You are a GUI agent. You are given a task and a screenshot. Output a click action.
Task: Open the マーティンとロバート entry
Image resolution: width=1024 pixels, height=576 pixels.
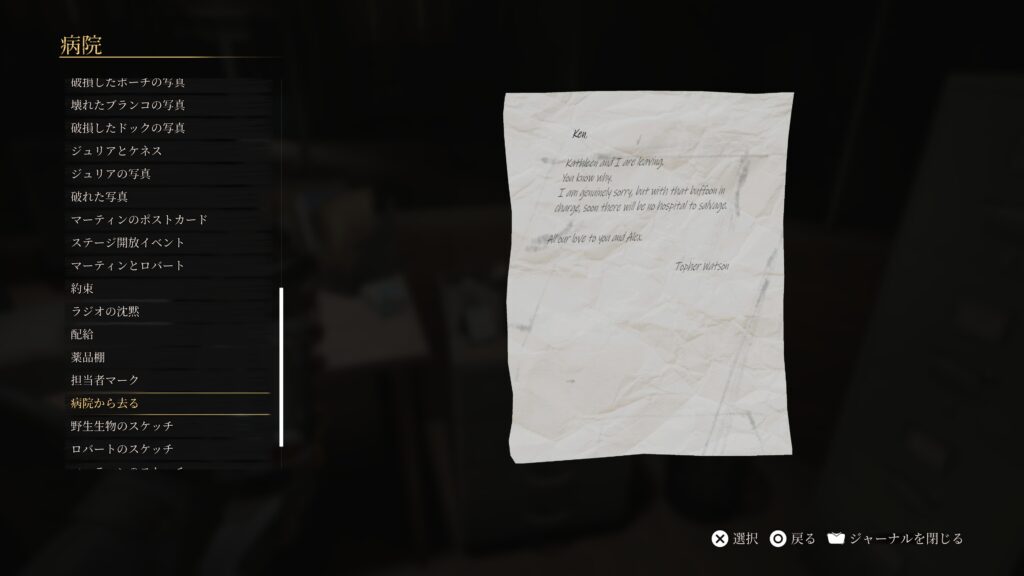click(x=128, y=266)
